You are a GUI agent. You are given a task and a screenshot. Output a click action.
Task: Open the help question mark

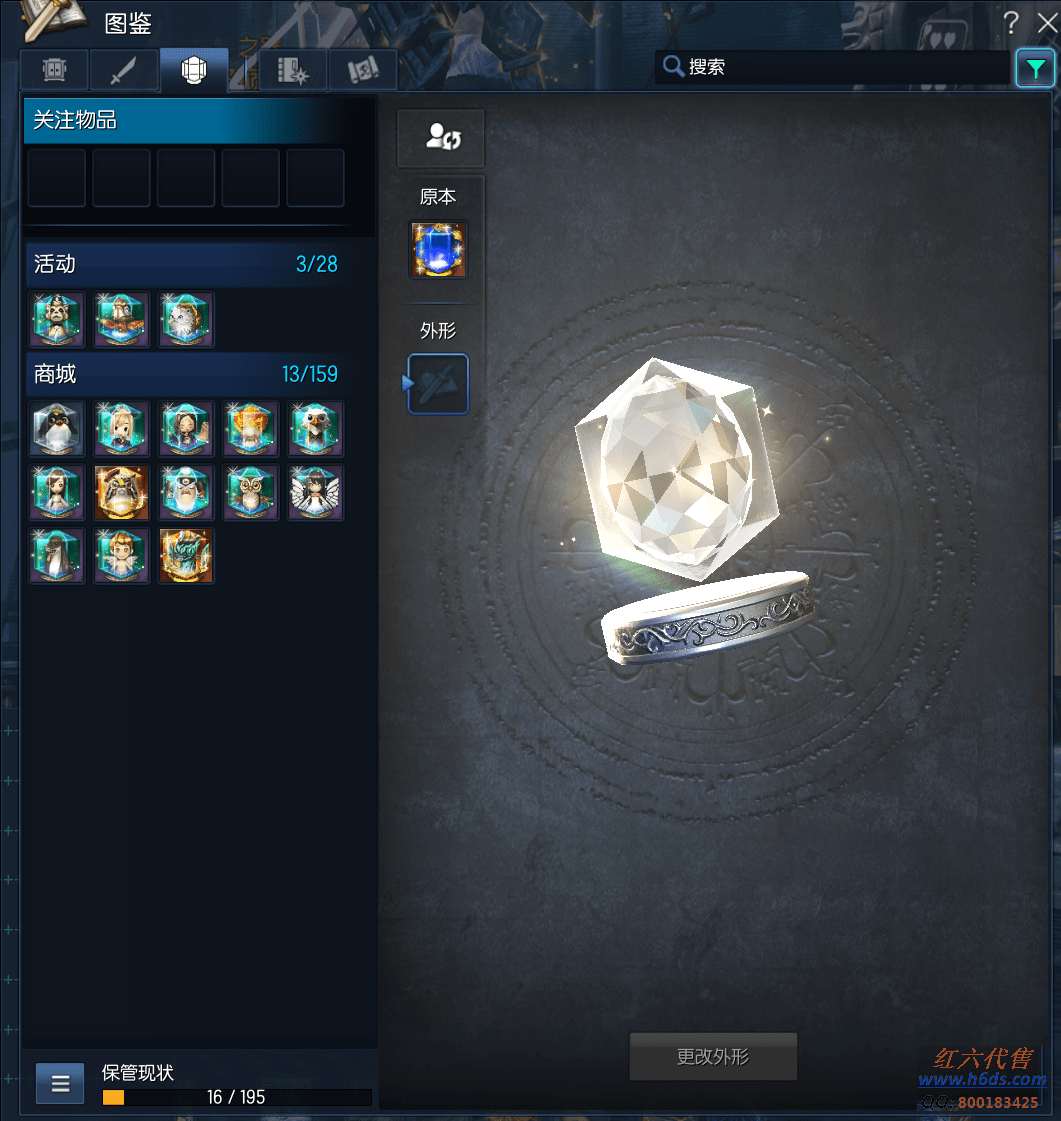[1012, 23]
